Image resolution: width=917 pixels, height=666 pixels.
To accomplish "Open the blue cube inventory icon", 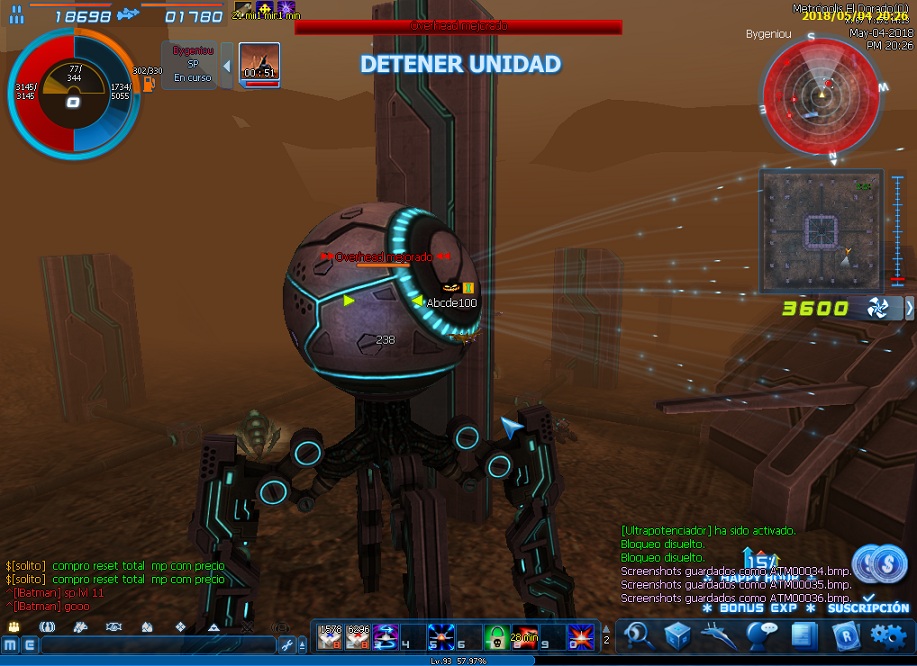I will [x=678, y=635].
